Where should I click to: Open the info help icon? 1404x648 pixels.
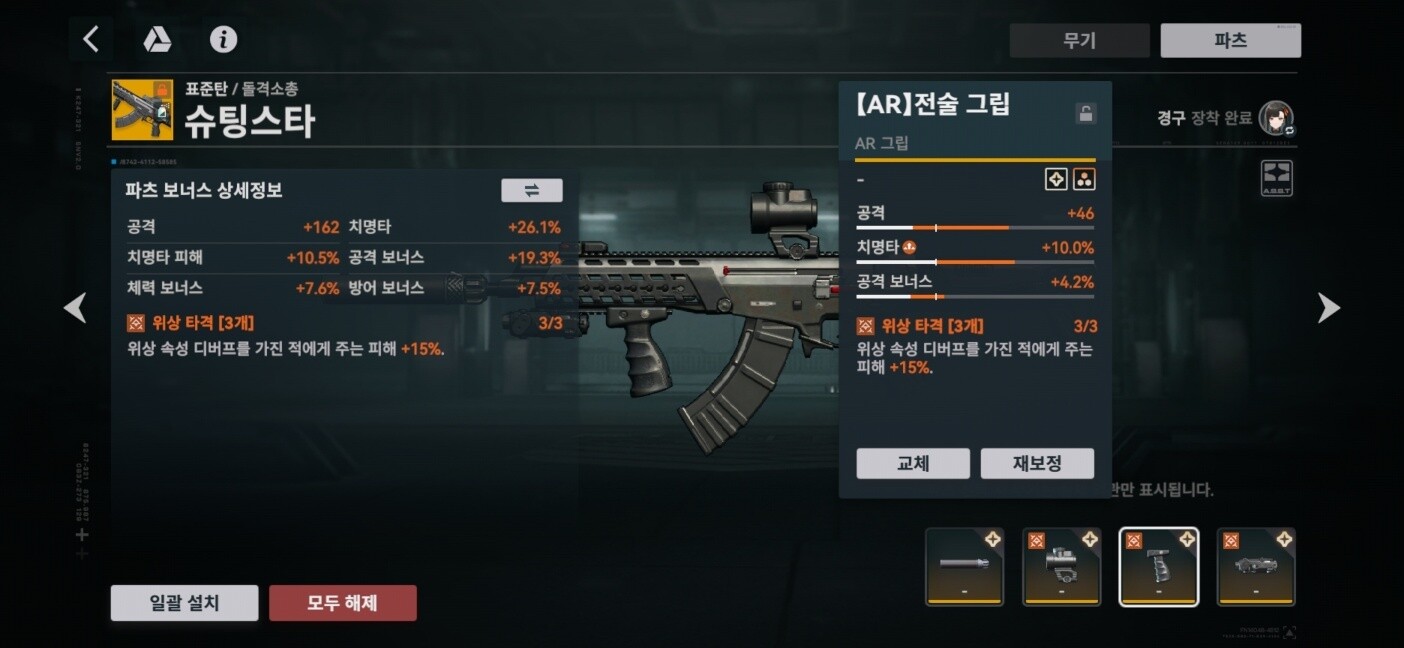[223, 39]
